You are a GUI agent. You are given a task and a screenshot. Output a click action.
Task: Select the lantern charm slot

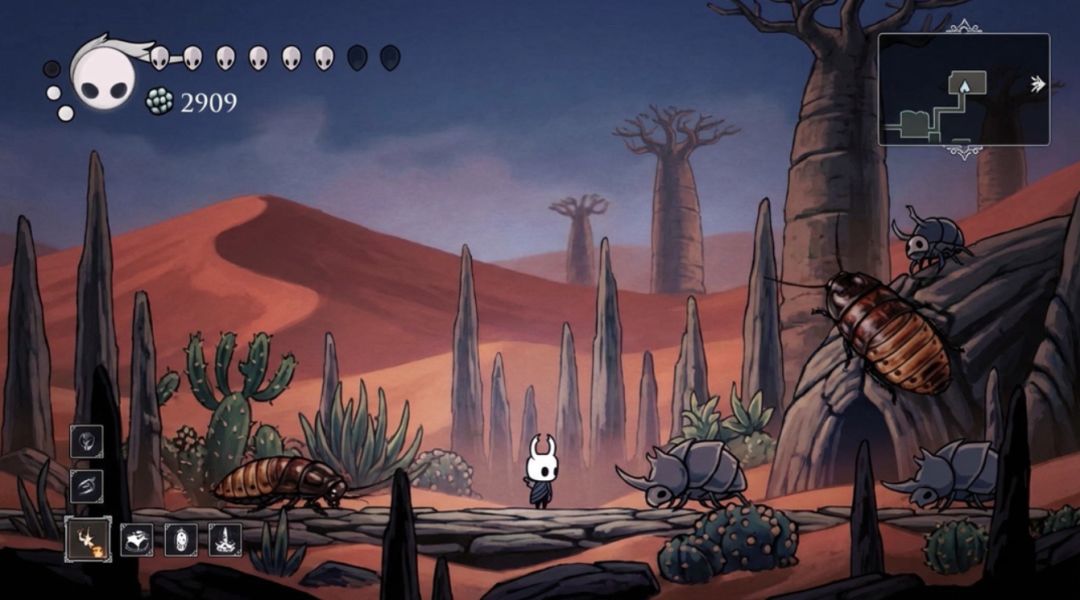181,540
